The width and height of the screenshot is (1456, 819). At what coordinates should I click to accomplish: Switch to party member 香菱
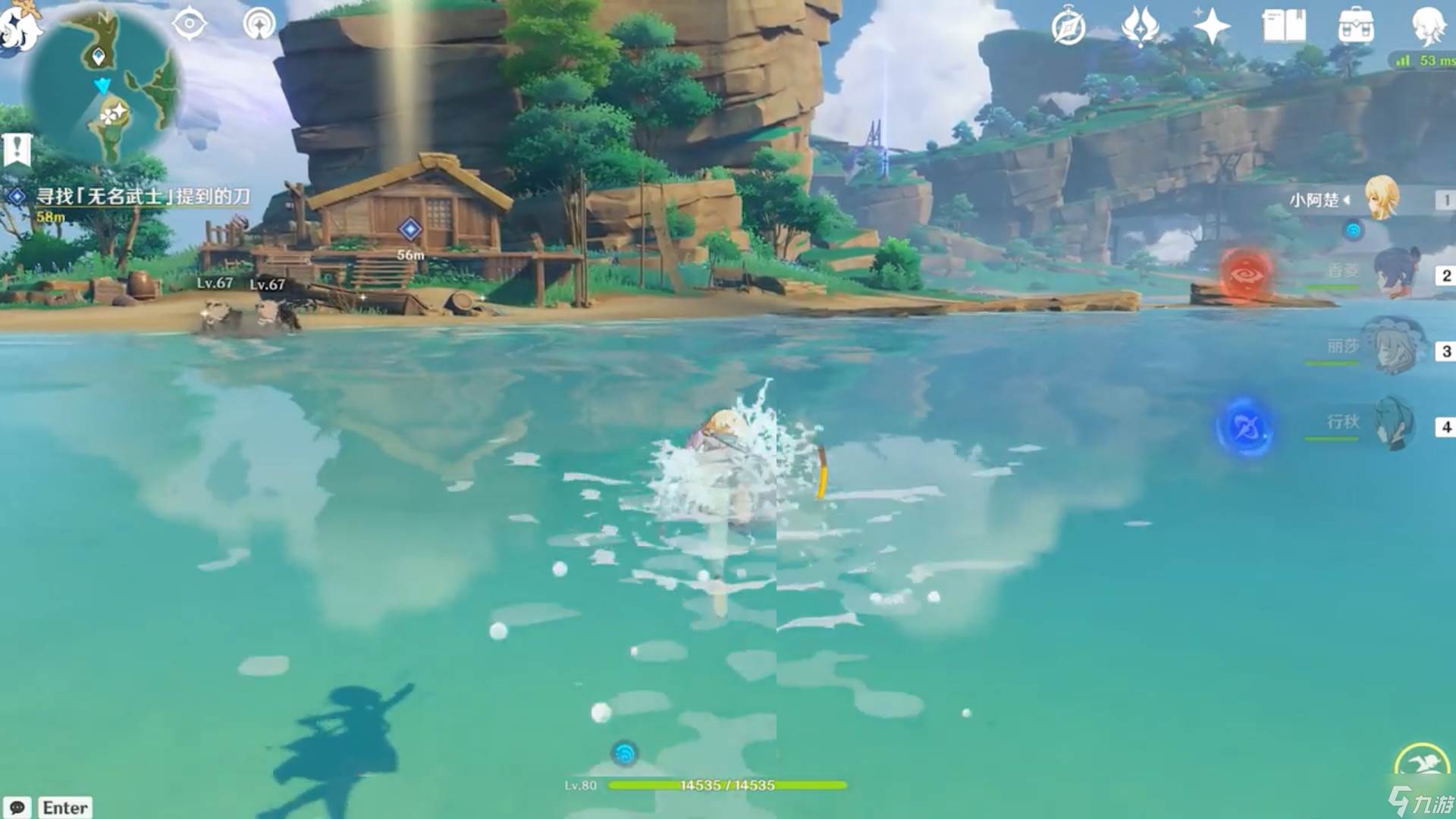click(1394, 273)
